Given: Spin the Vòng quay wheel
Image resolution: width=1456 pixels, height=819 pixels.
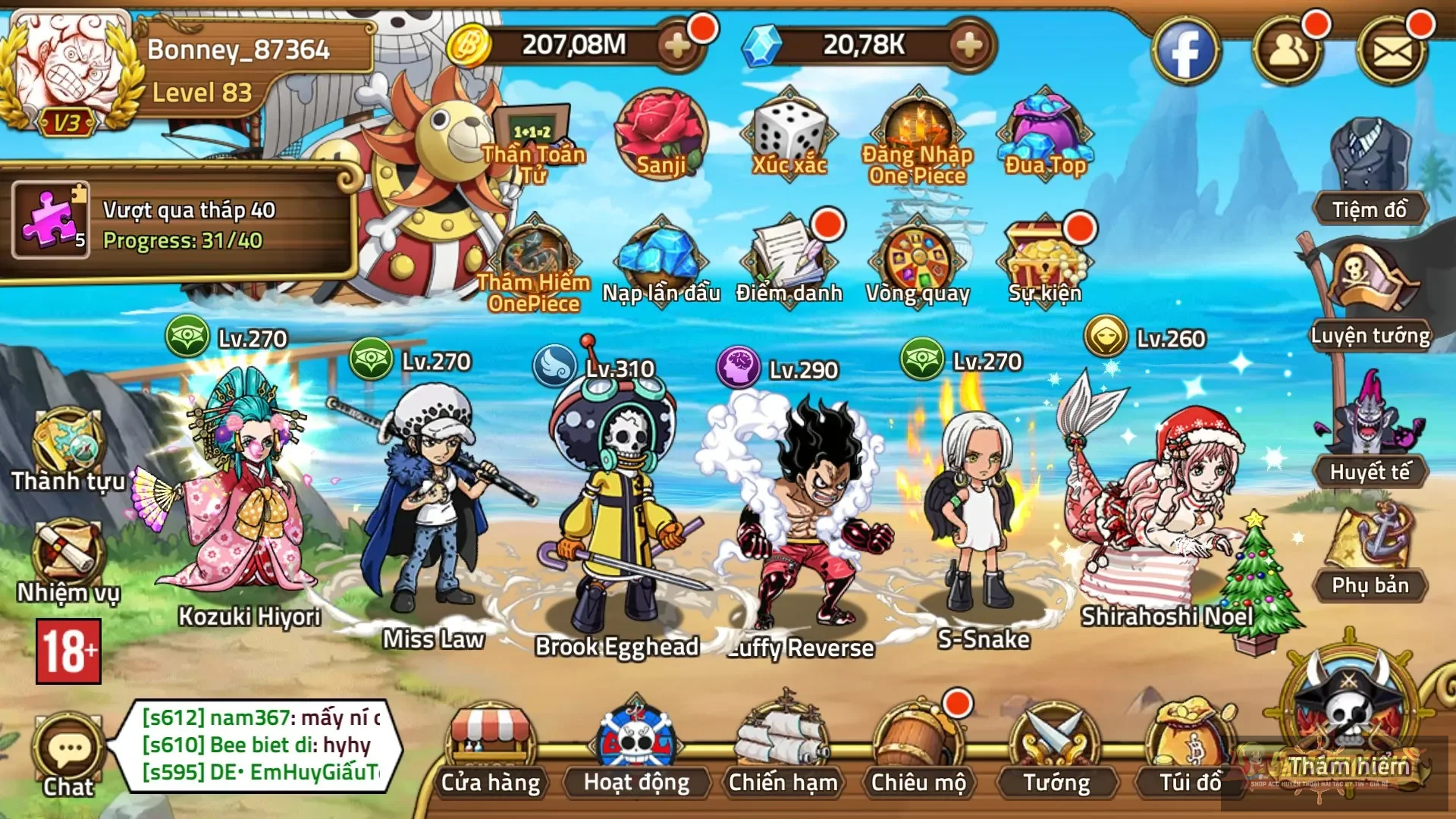Looking at the screenshot, I should pos(918,258).
